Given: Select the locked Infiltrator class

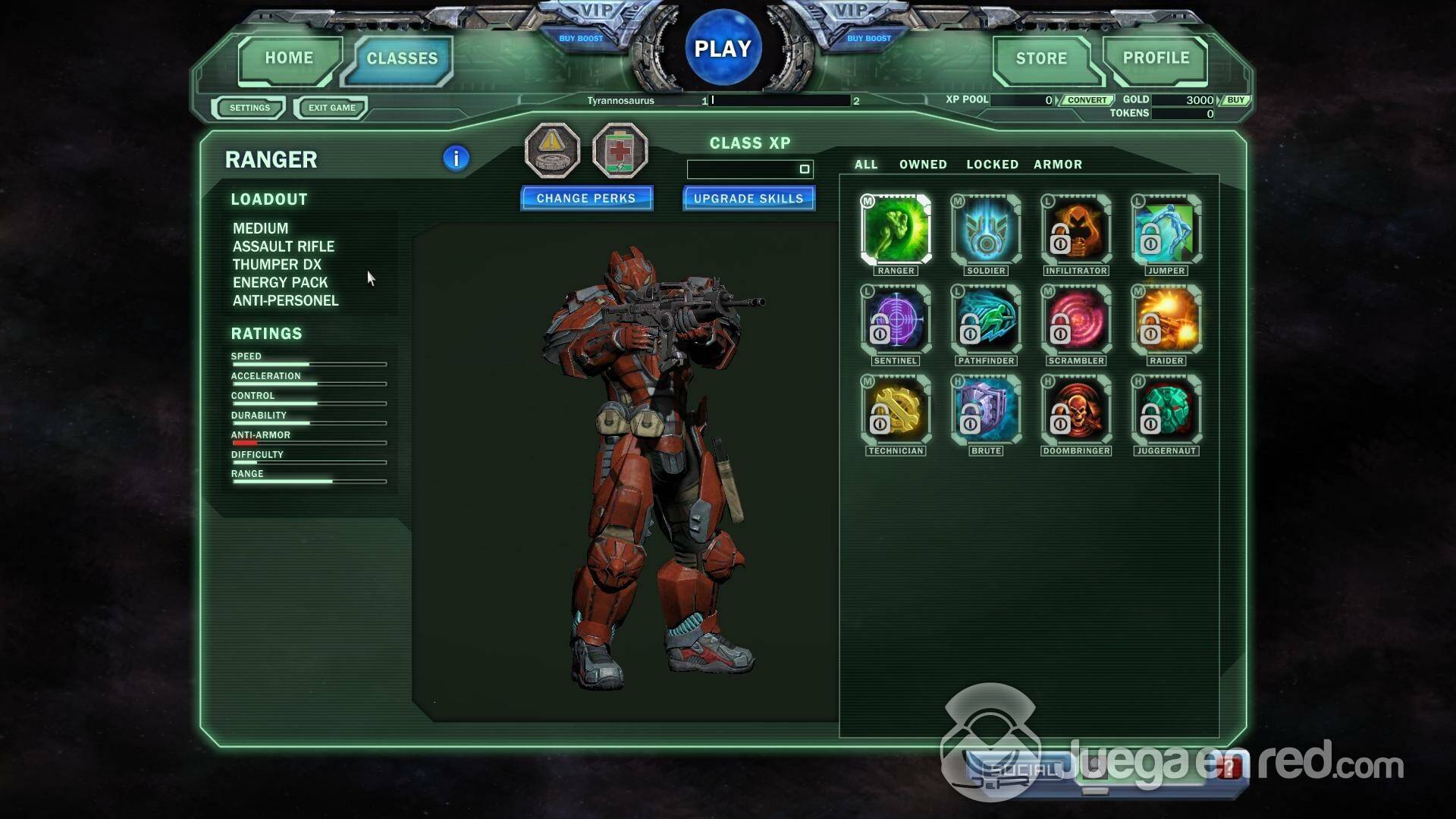Looking at the screenshot, I should [x=1076, y=230].
